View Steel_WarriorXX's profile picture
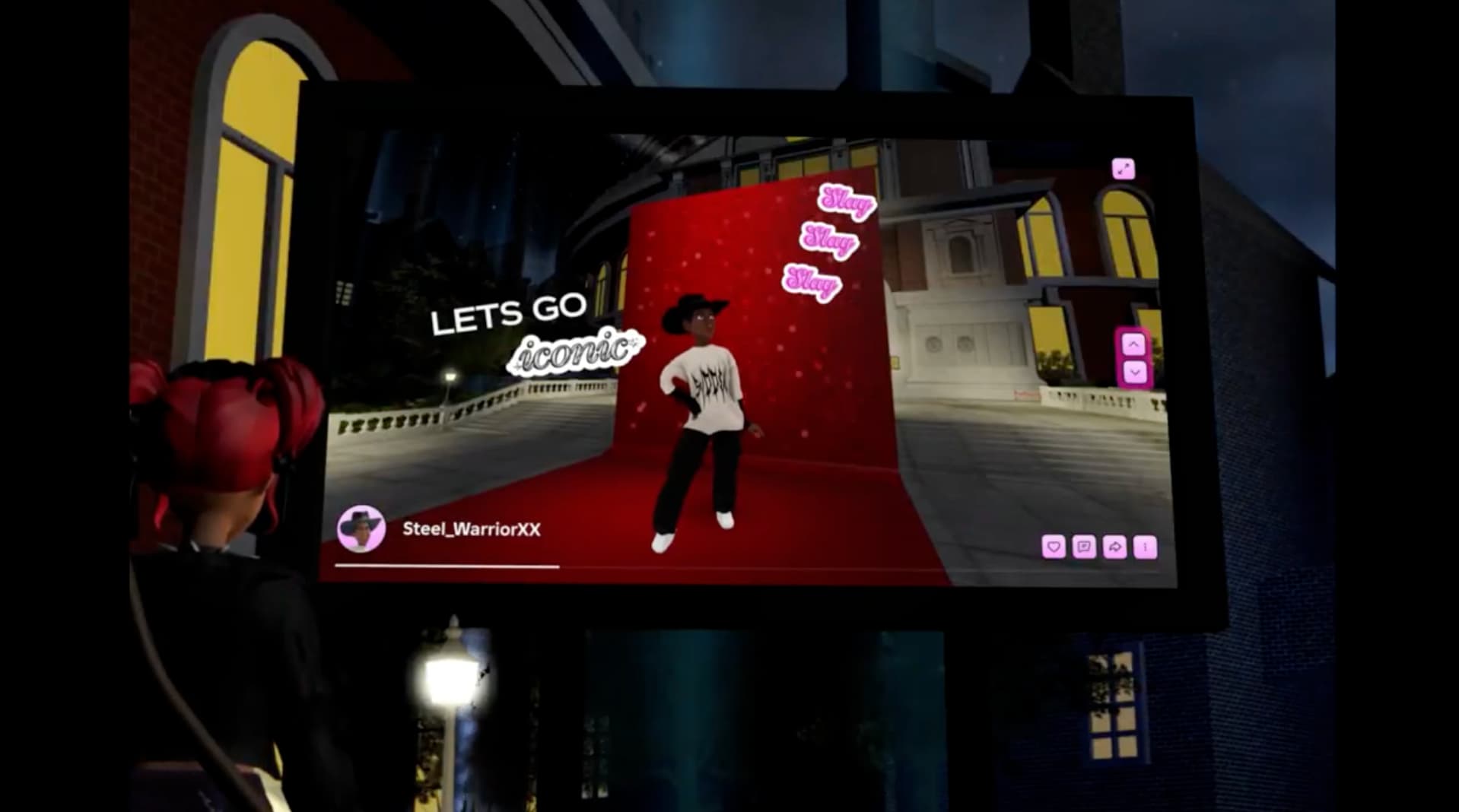The width and height of the screenshot is (1459, 812). tap(361, 528)
